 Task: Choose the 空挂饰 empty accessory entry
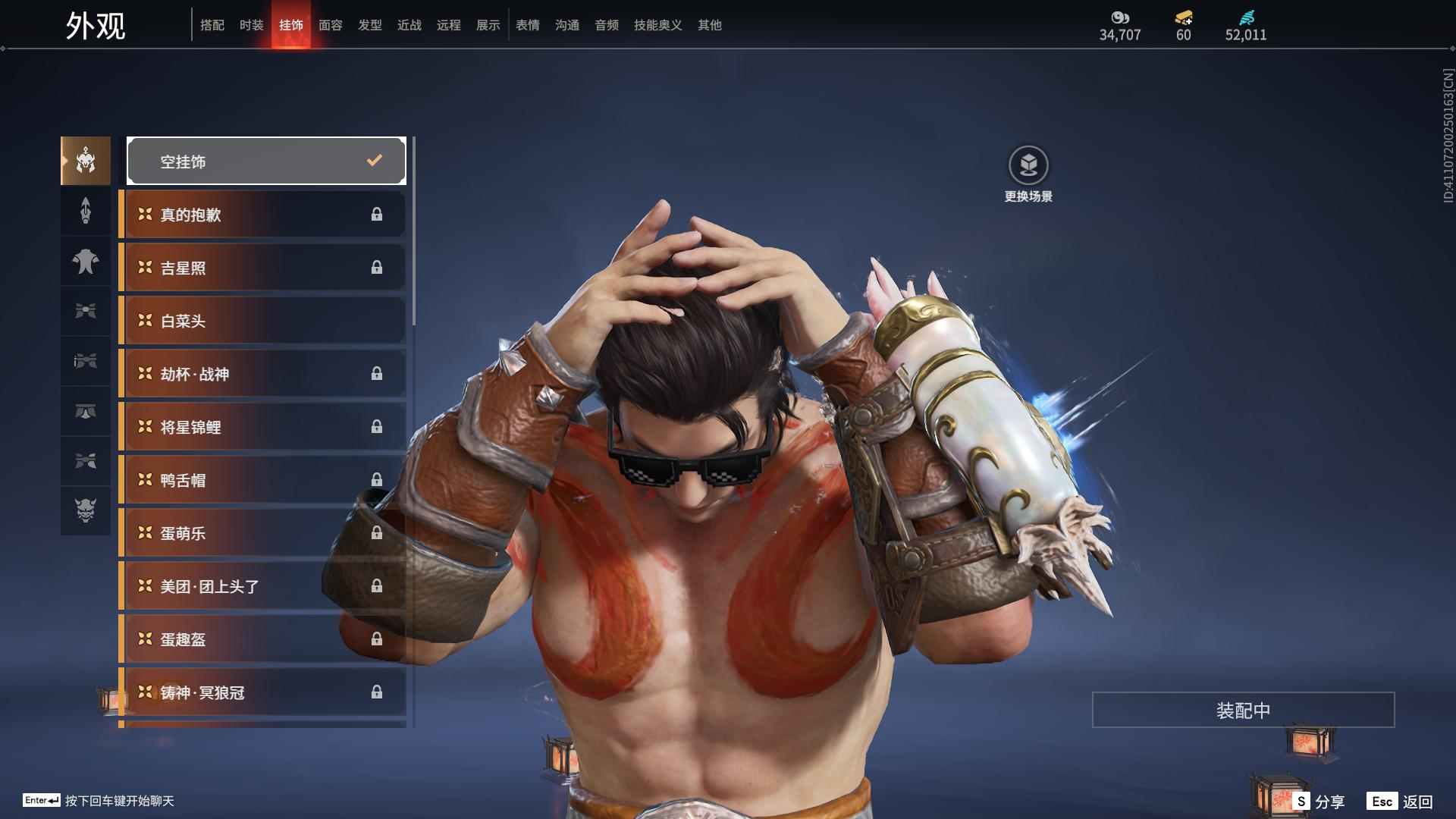[266, 161]
